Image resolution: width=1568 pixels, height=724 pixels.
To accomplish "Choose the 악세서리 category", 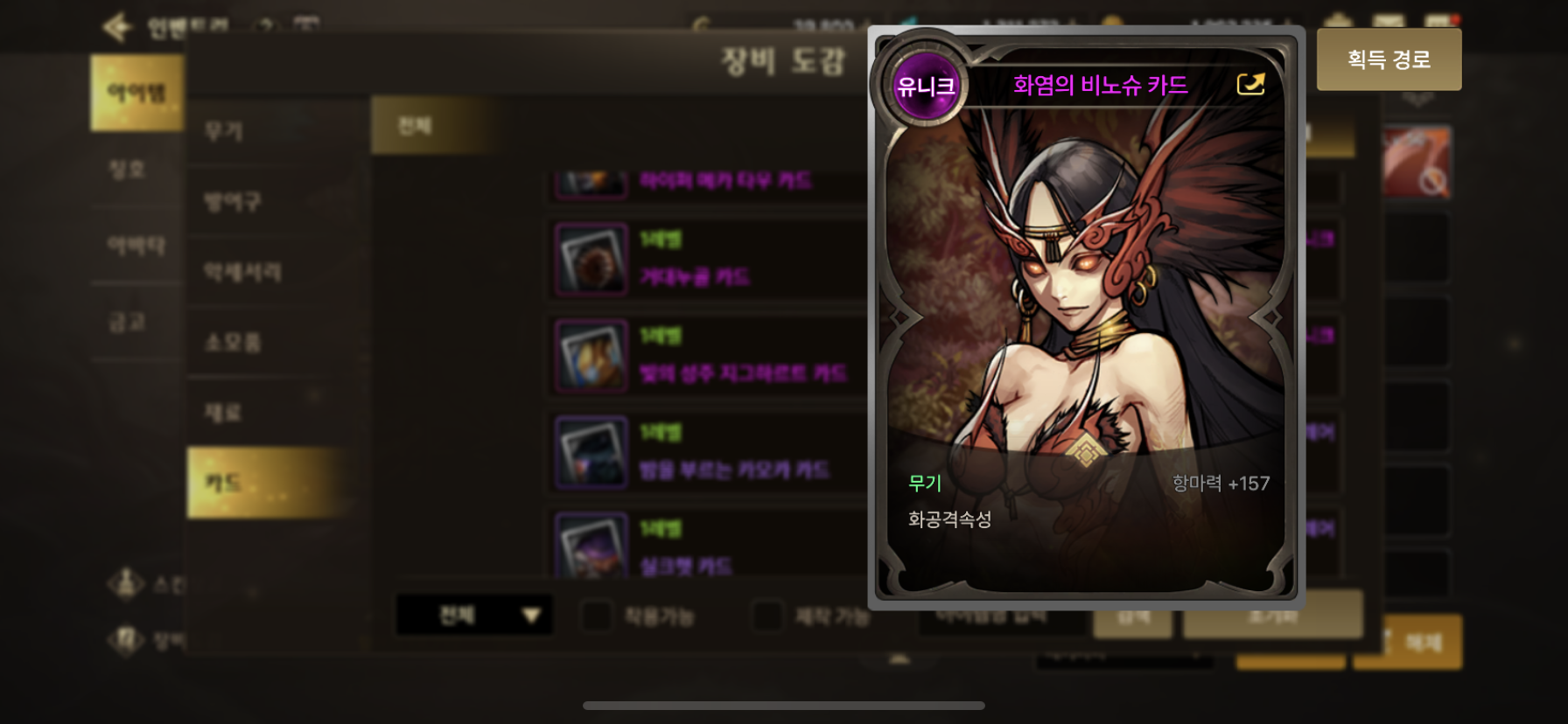I will pyautogui.click(x=242, y=272).
